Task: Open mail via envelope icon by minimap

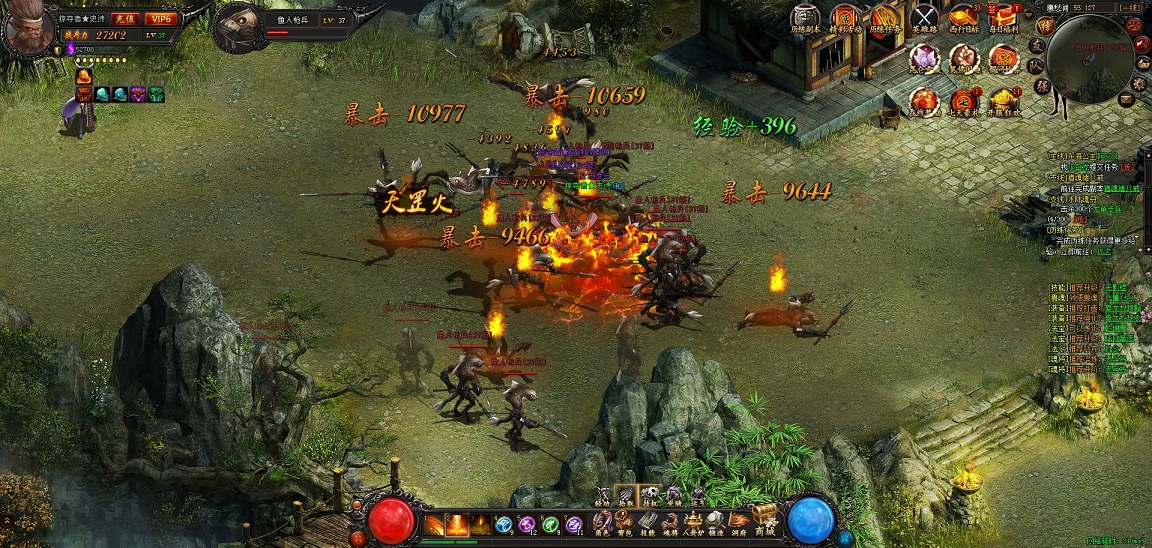Action: click(x=1126, y=99)
